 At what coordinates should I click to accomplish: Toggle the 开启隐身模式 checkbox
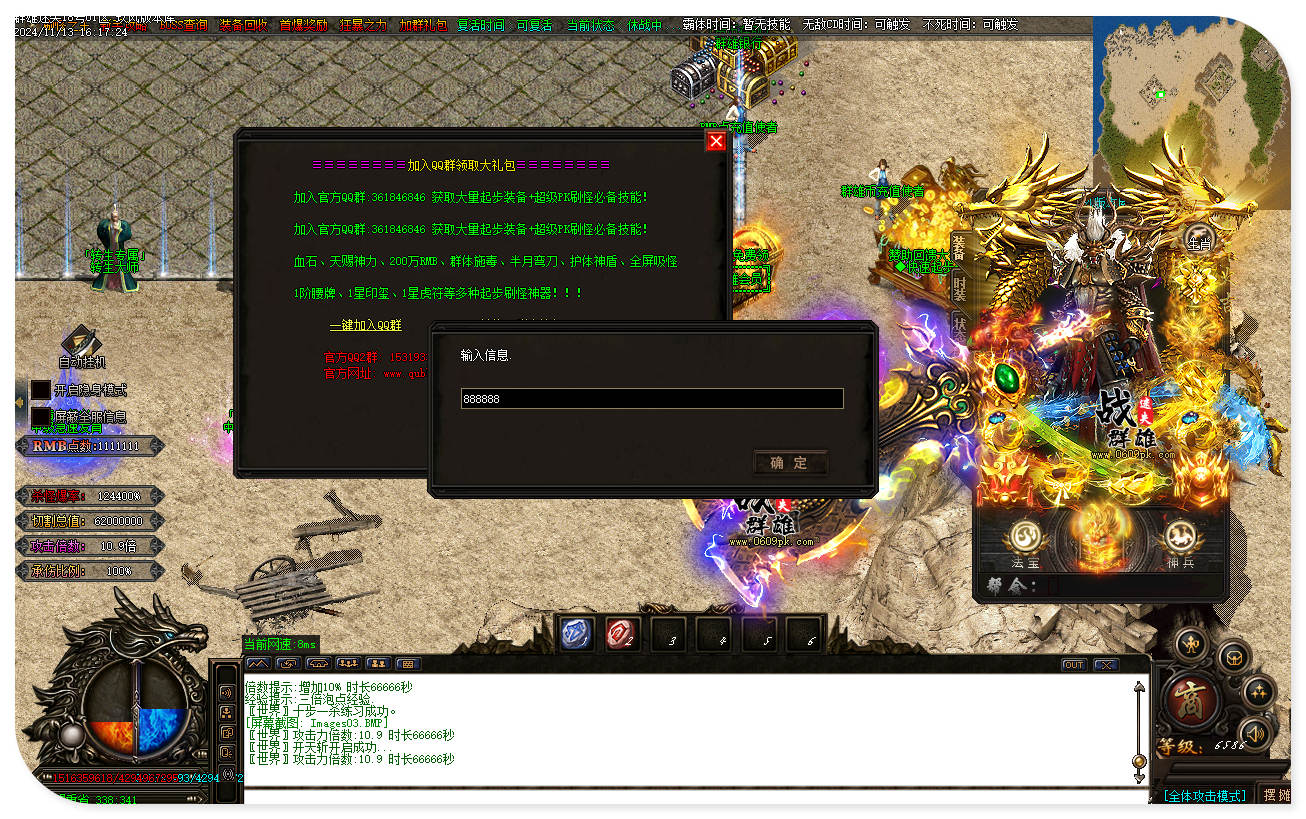pos(41,390)
